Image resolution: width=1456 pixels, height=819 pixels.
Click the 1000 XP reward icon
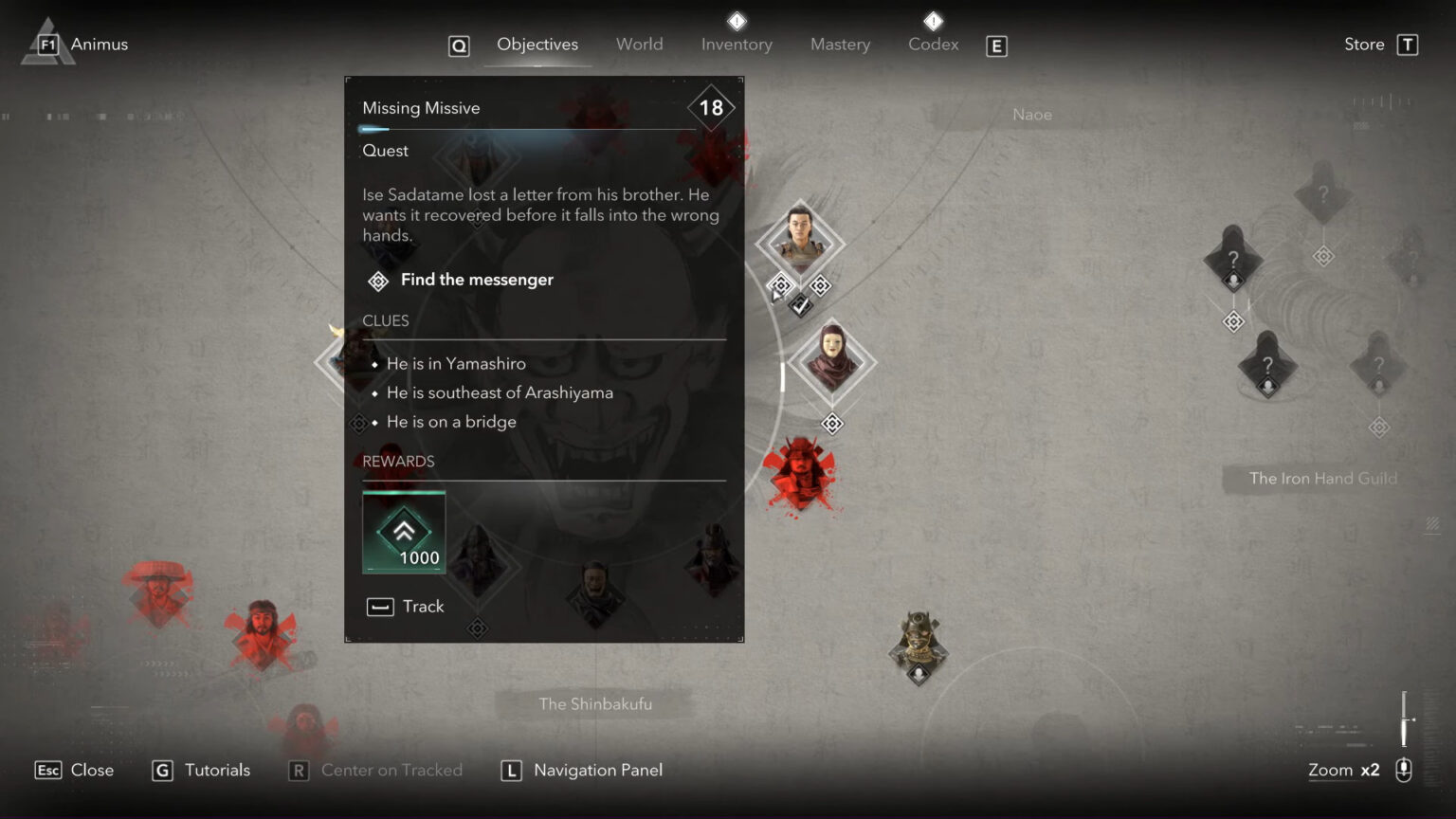point(404,531)
